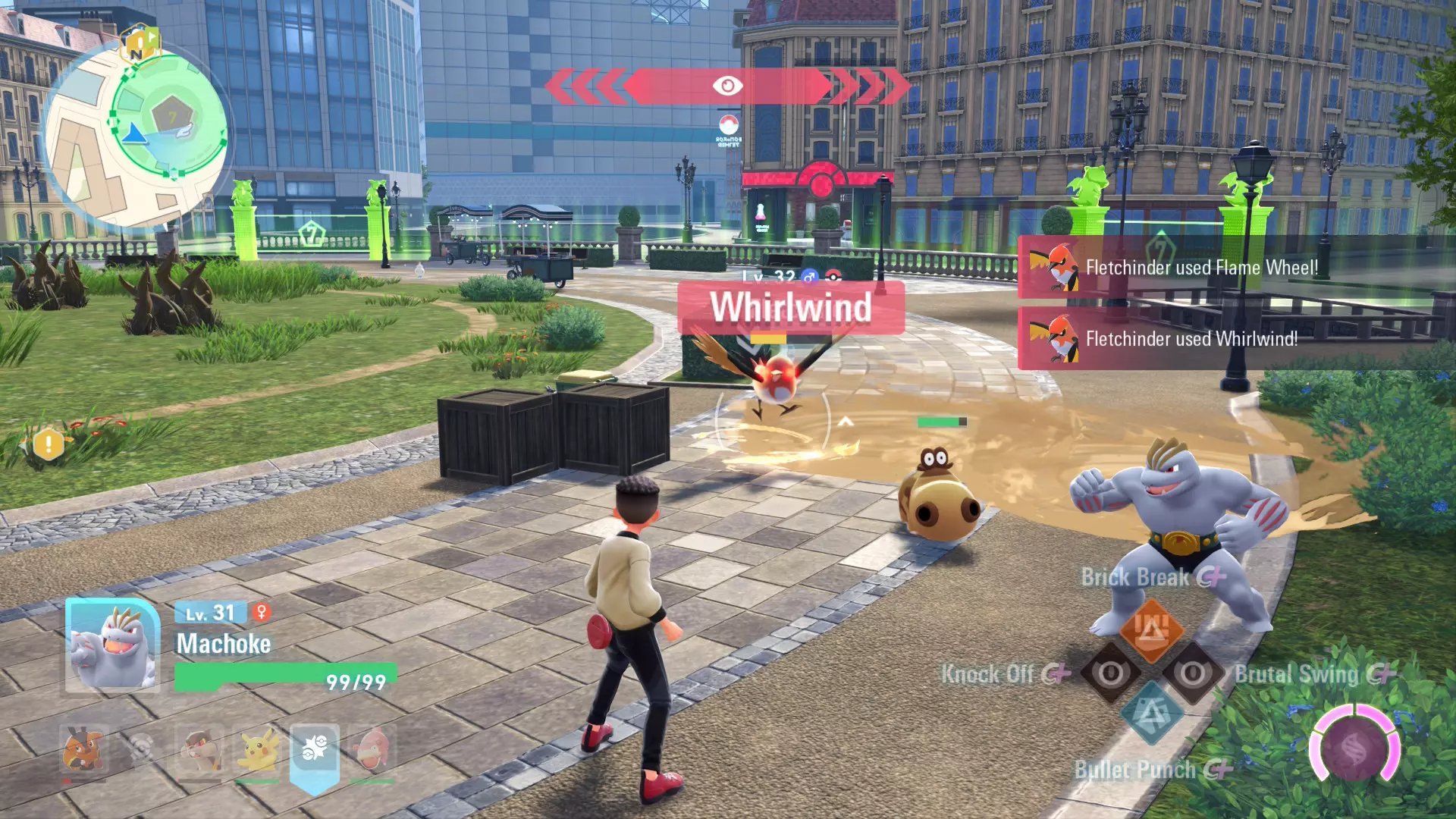Image resolution: width=1456 pixels, height=819 pixels.
Task: Open the Fletchinder used Whirlwind log entry
Action: (x=1191, y=339)
